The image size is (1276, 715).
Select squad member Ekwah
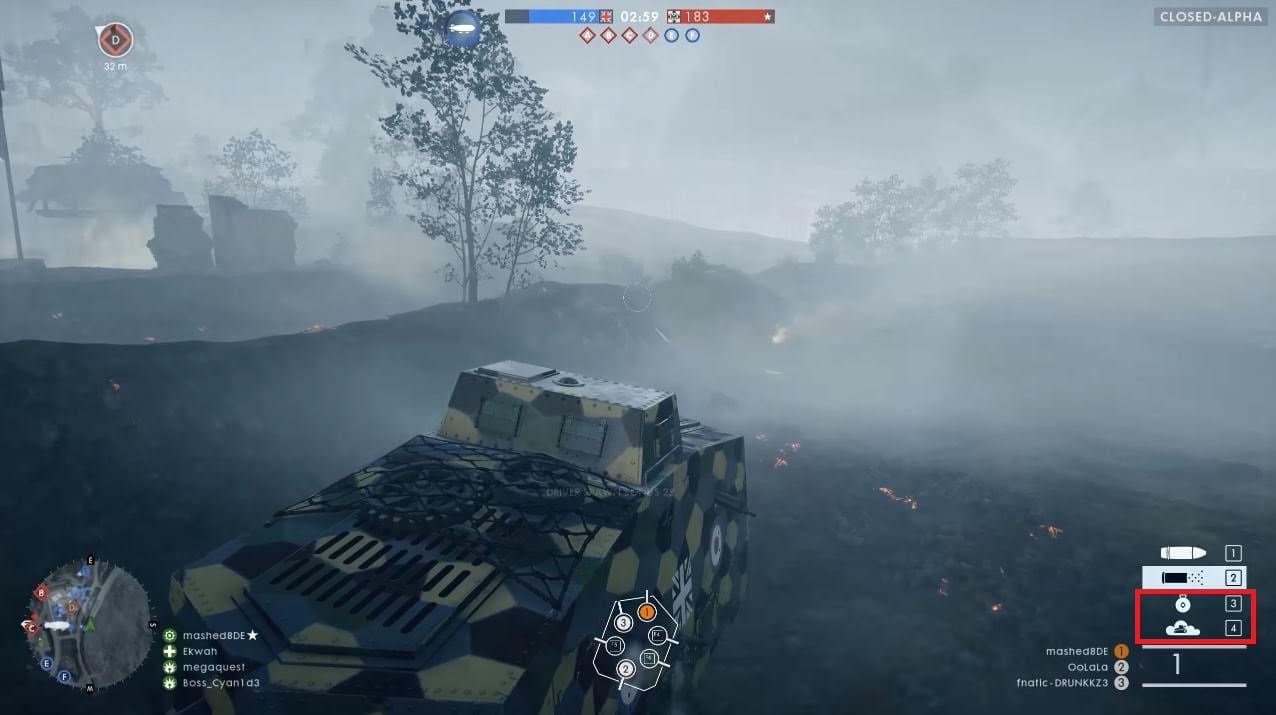tap(199, 651)
